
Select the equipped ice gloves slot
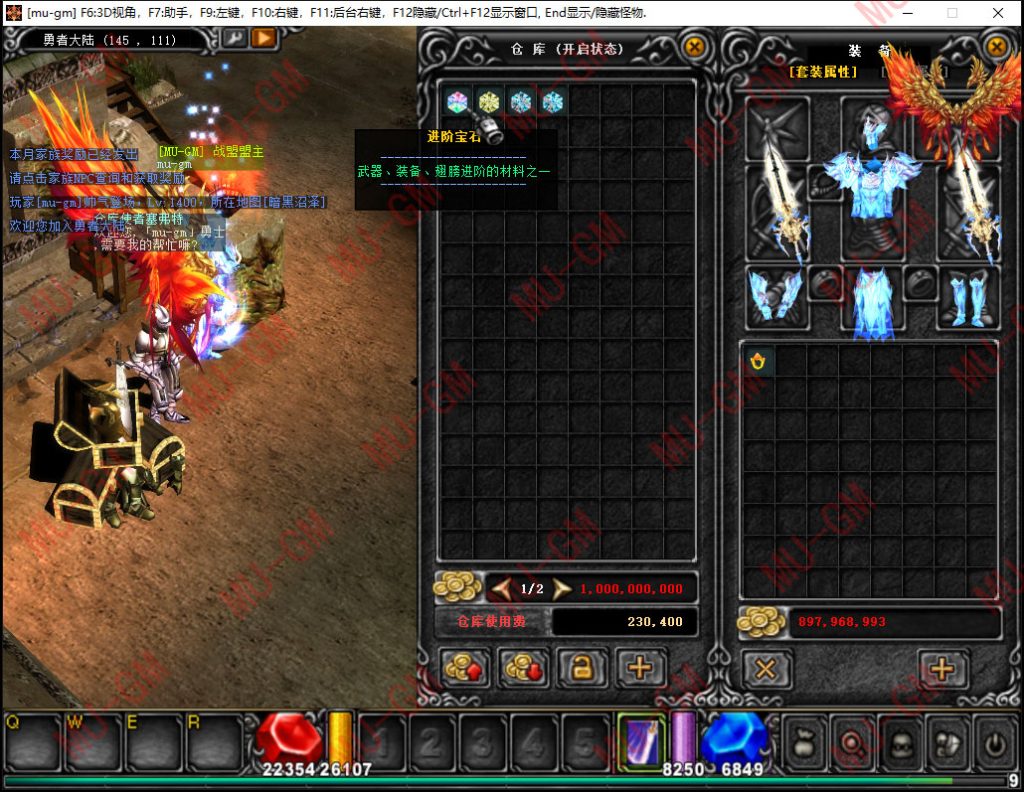tap(774, 297)
